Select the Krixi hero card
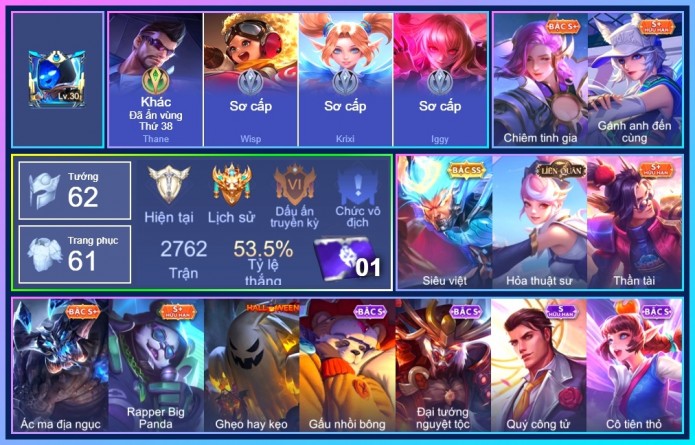The image size is (695, 445). (x=345, y=80)
